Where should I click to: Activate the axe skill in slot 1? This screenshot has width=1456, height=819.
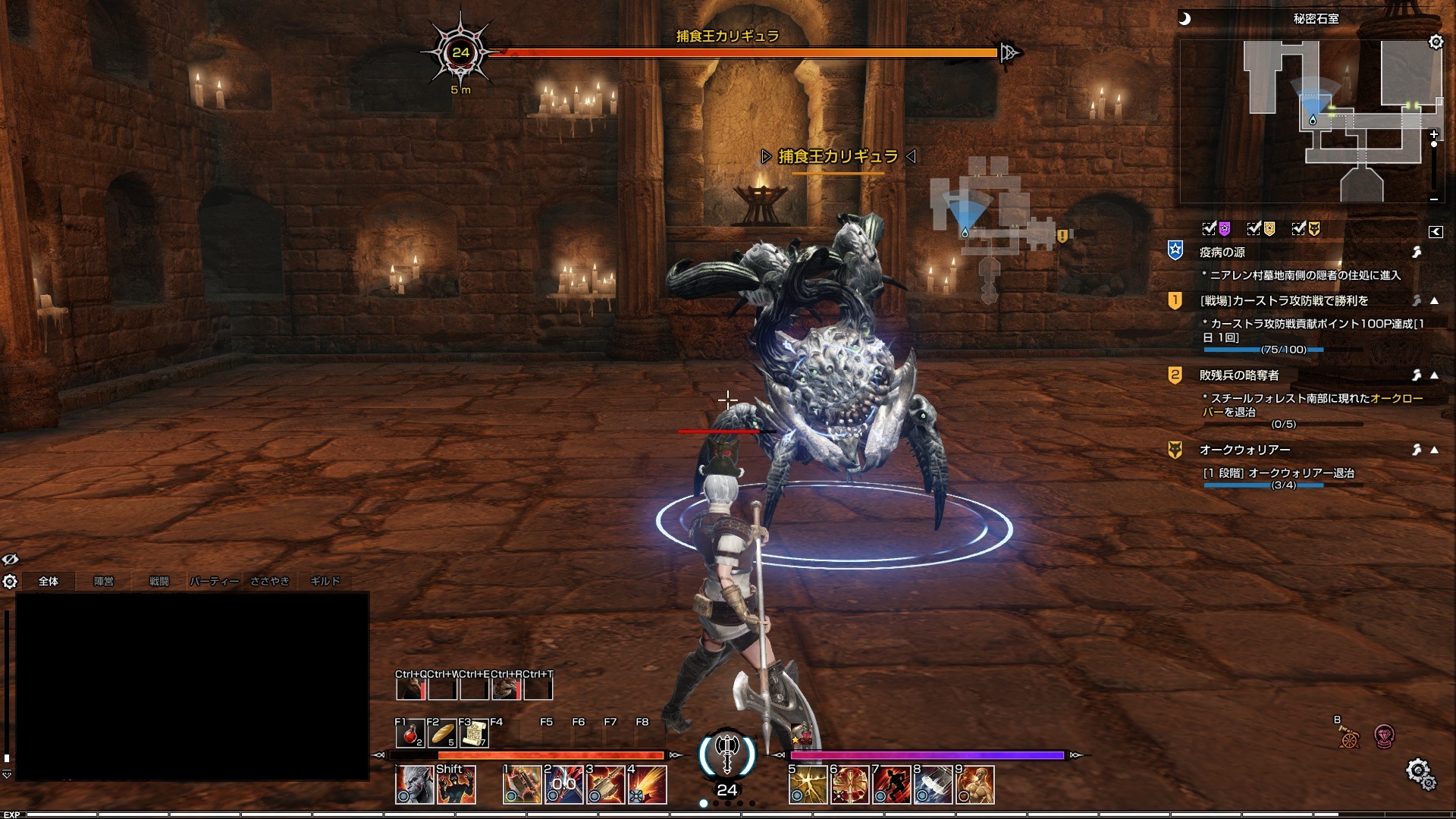(x=522, y=785)
